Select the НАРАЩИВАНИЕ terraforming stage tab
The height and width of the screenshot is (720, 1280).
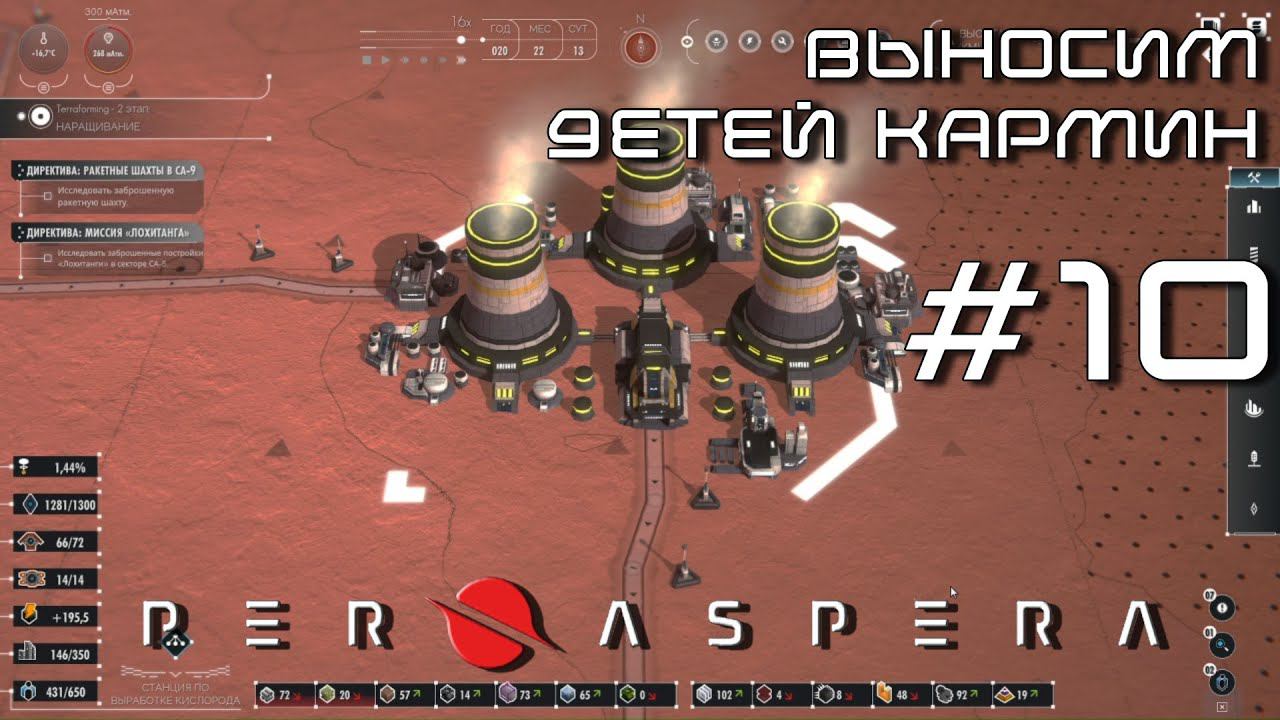click(98, 126)
